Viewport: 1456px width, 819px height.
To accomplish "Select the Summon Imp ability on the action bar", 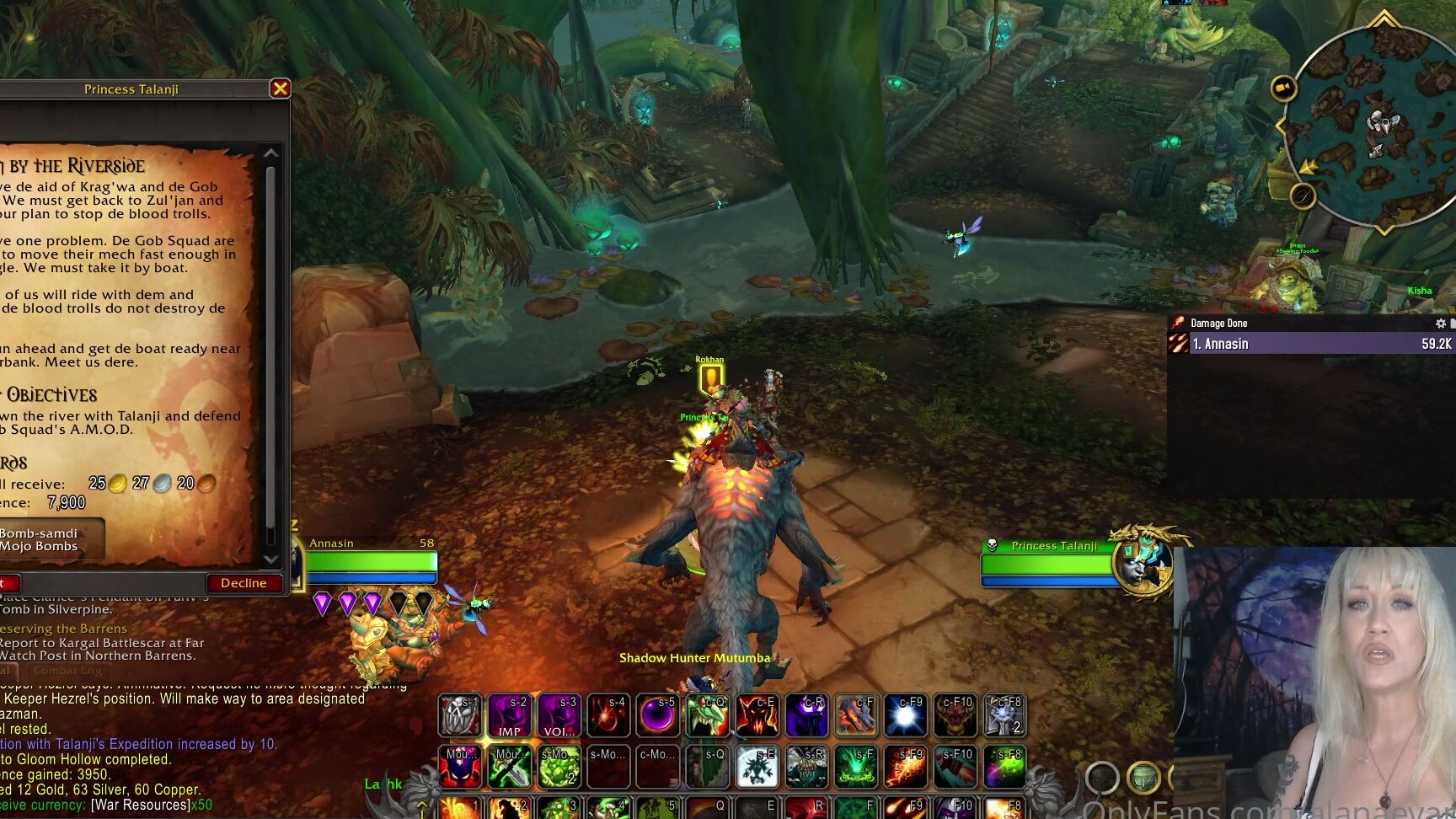I will pyautogui.click(x=509, y=716).
